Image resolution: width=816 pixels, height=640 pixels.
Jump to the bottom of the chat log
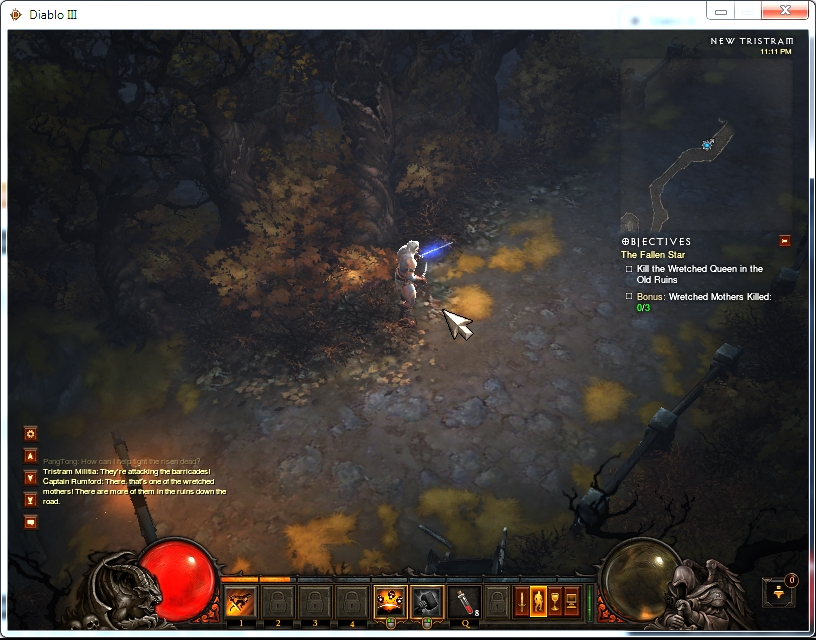pyautogui.click(x=31, y=498)
